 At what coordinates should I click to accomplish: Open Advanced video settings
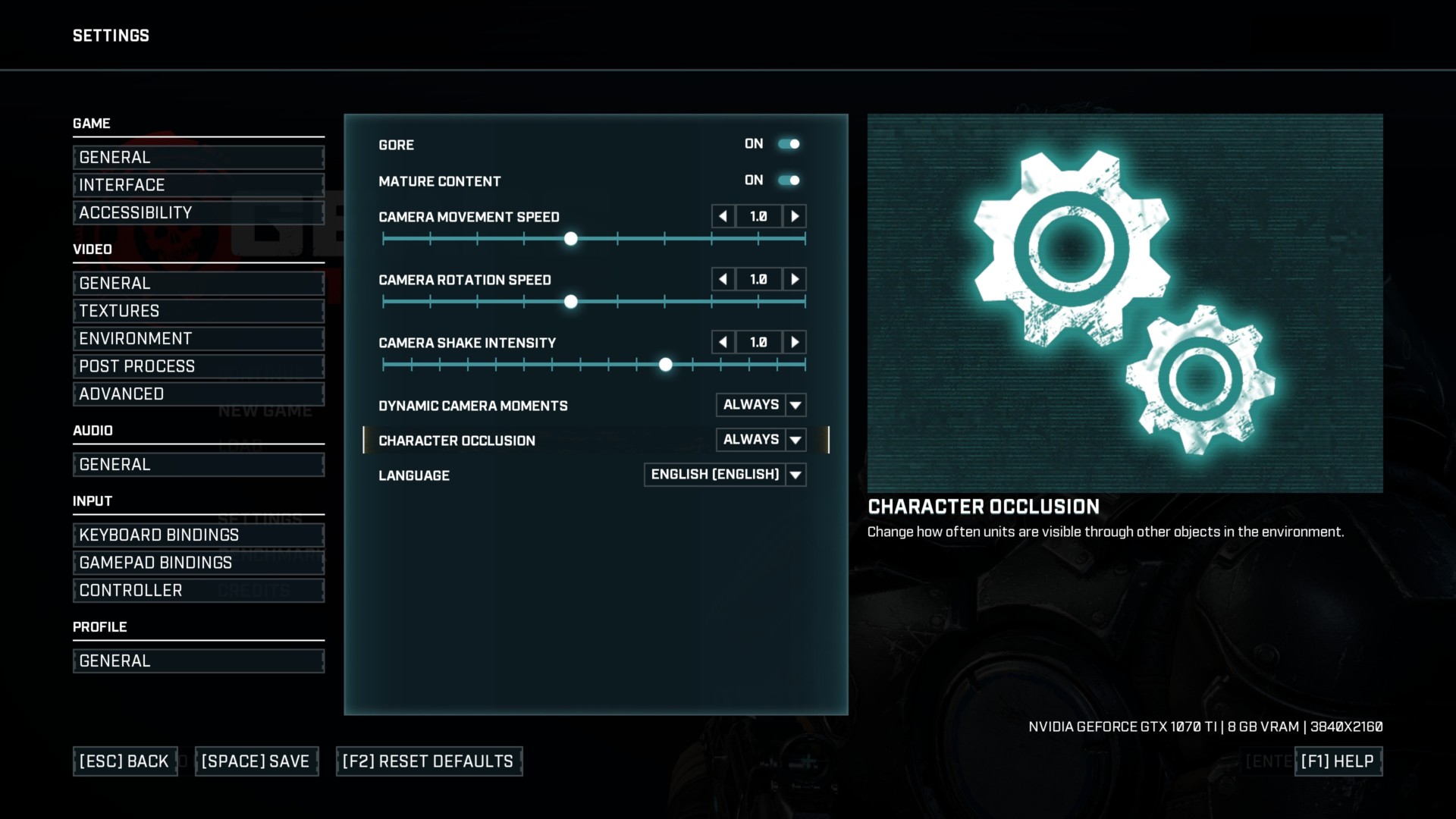[198, 394]
